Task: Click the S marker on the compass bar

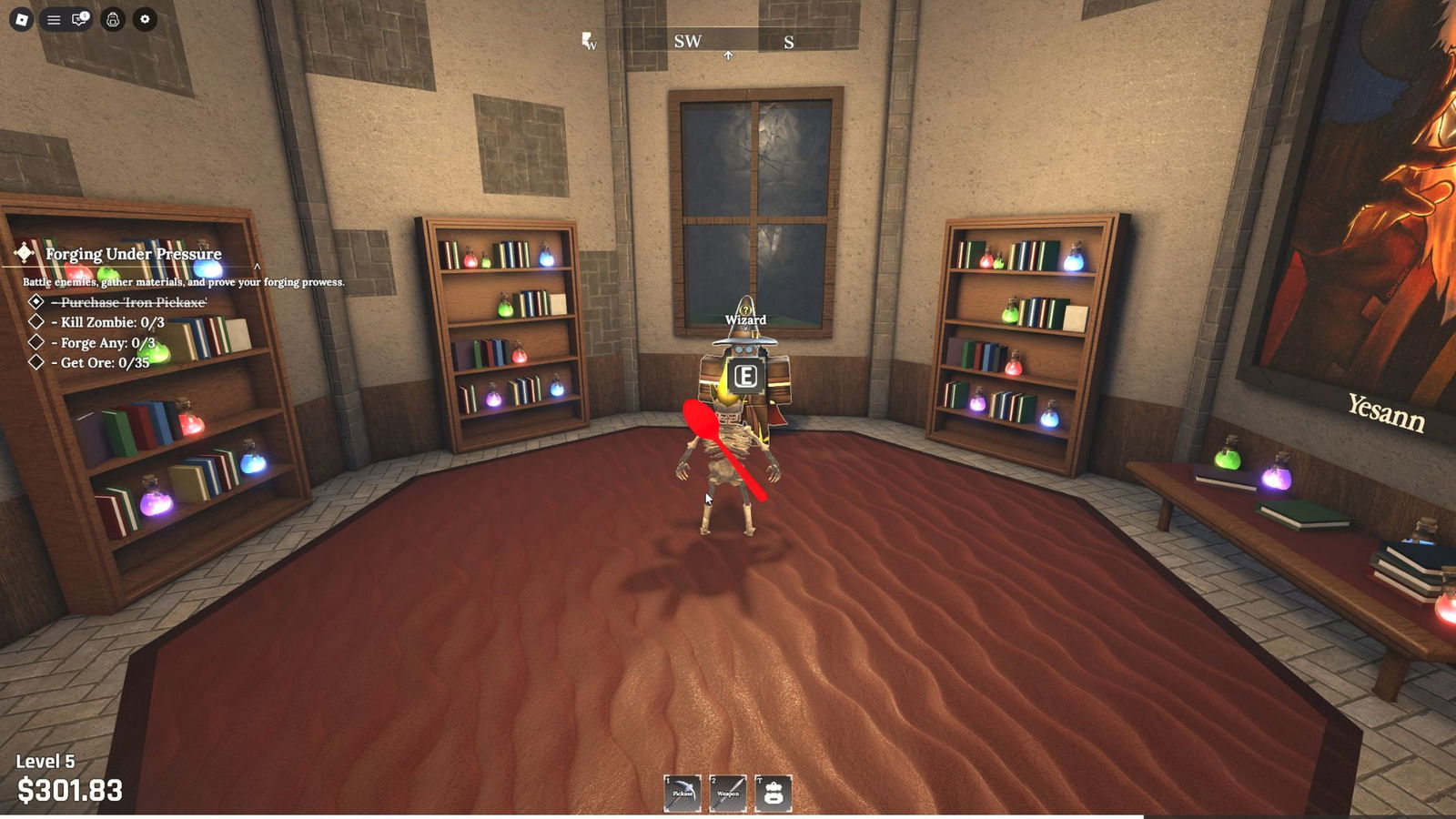Action: (x=788, y=42)
